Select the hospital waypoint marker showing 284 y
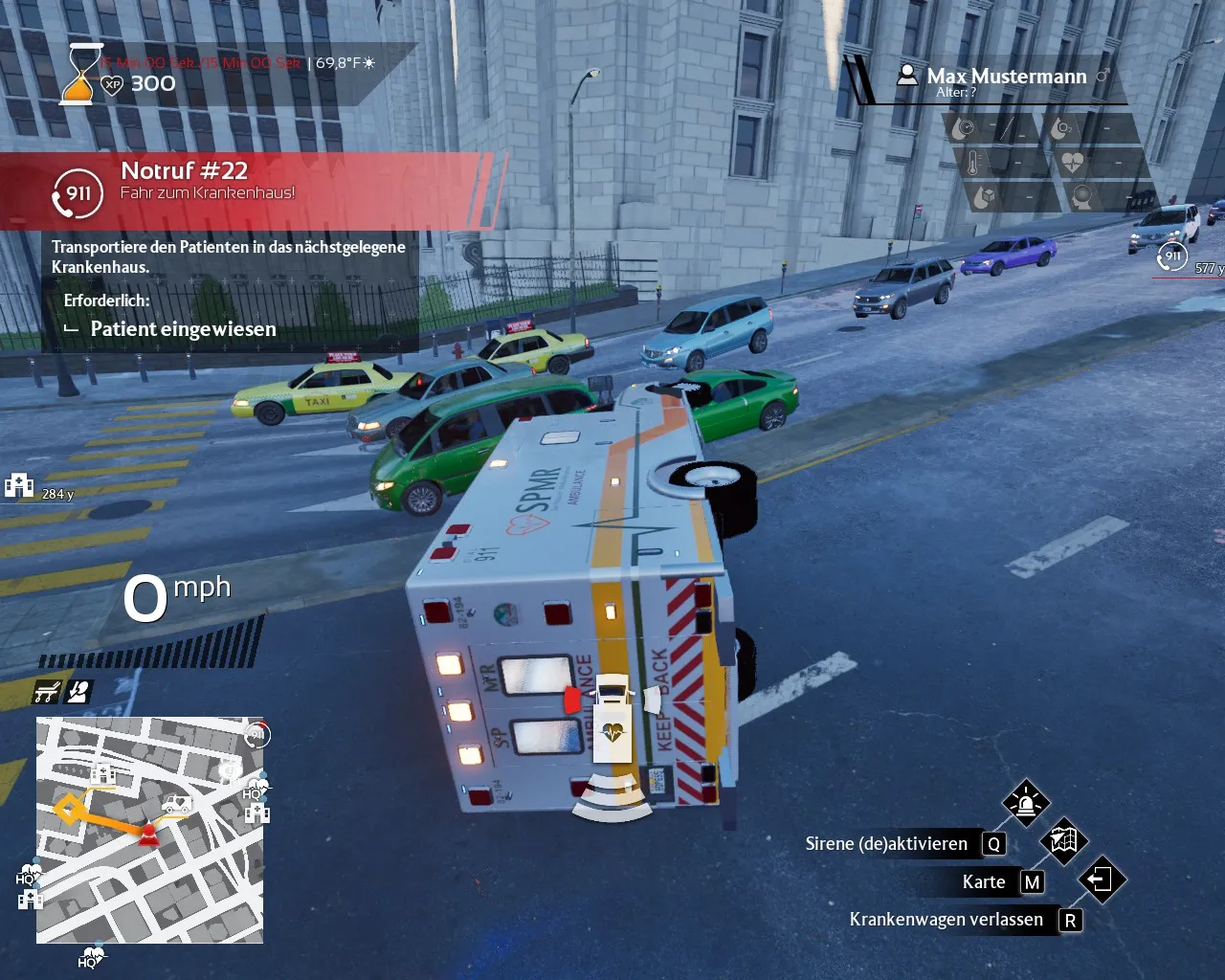Image resolution: width=1225 pixels, height=980 pixels. tap(19, 486)
